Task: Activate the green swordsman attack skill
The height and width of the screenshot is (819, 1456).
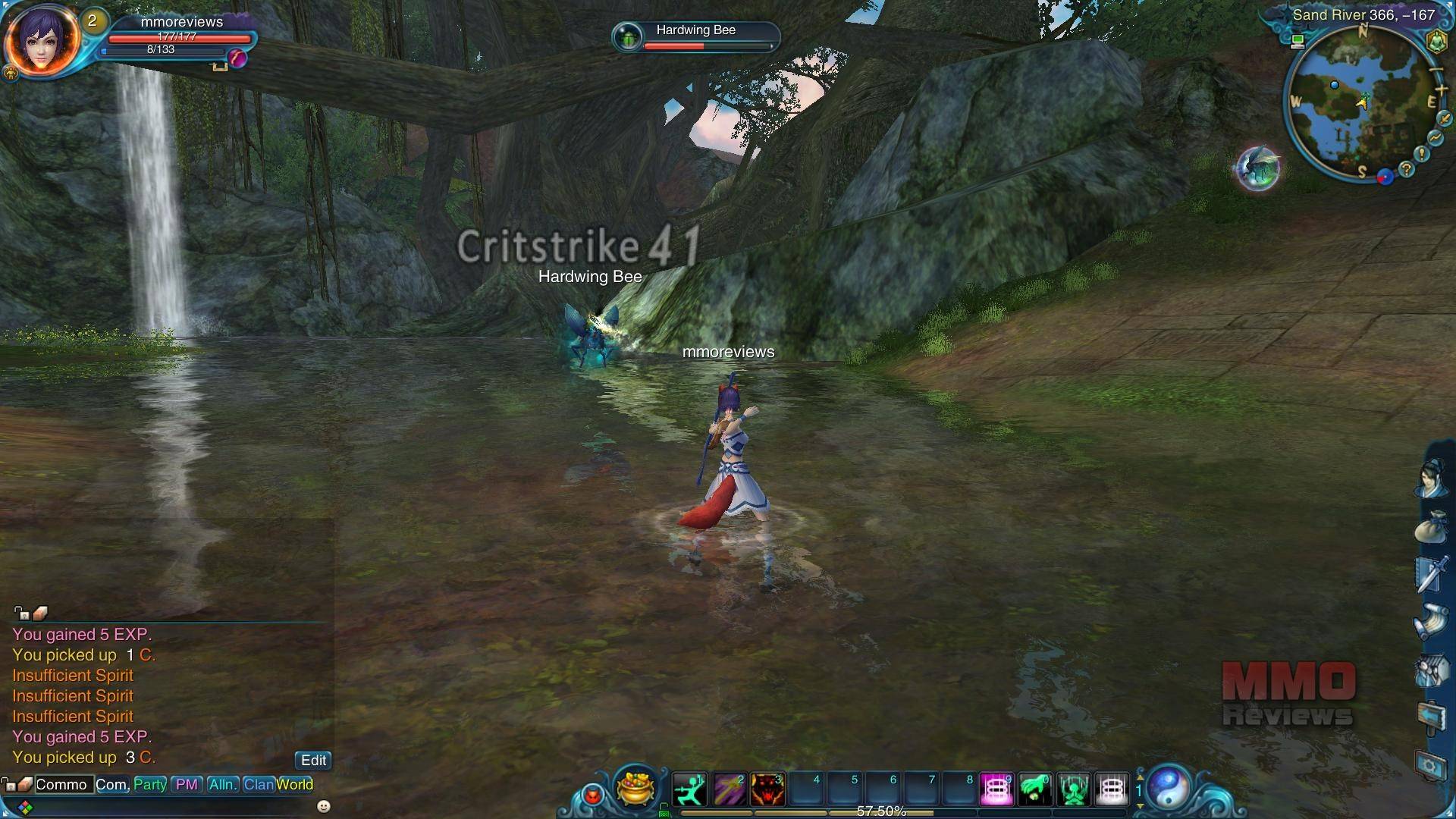Action: [690, 789]
